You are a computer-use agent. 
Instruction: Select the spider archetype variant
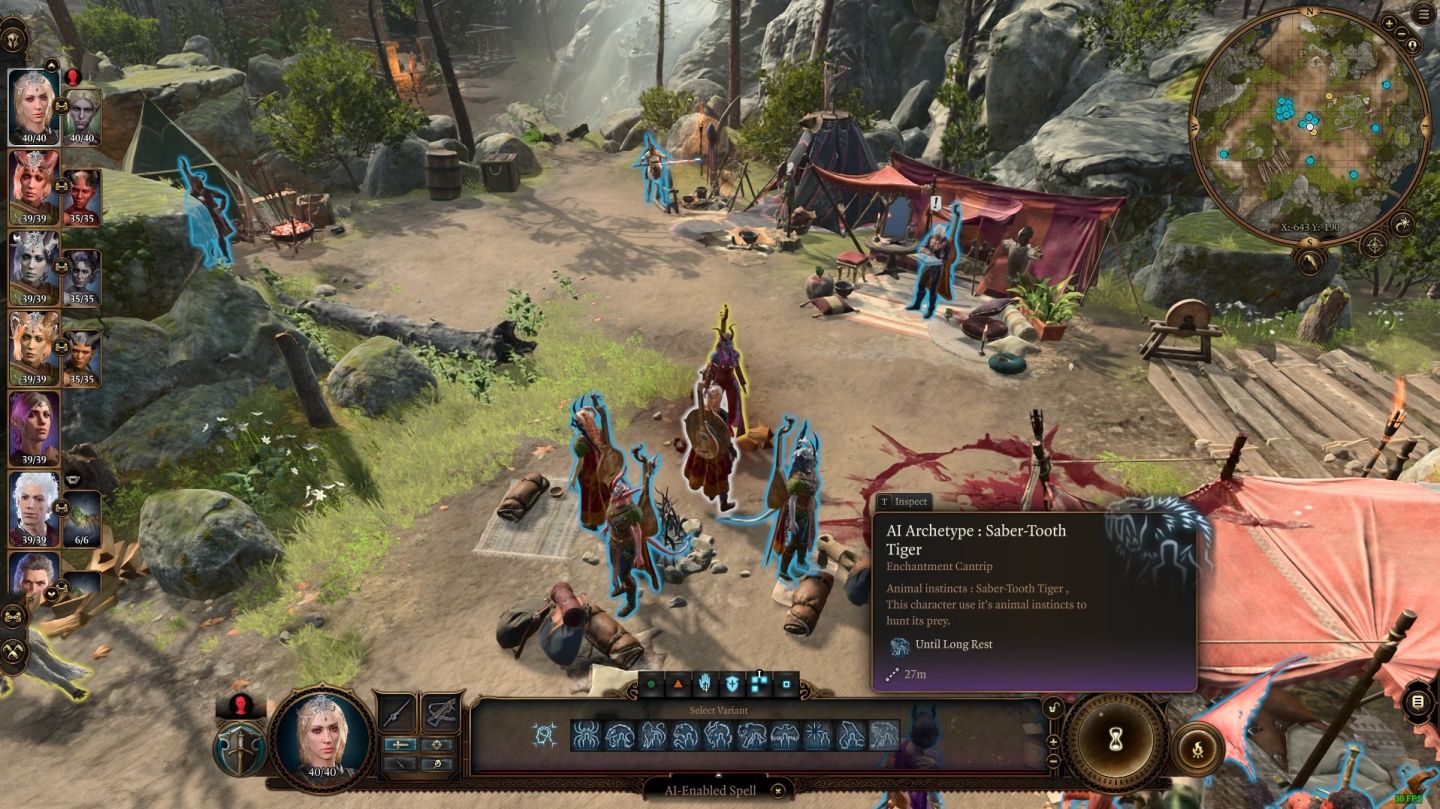[x=585, y=736]
